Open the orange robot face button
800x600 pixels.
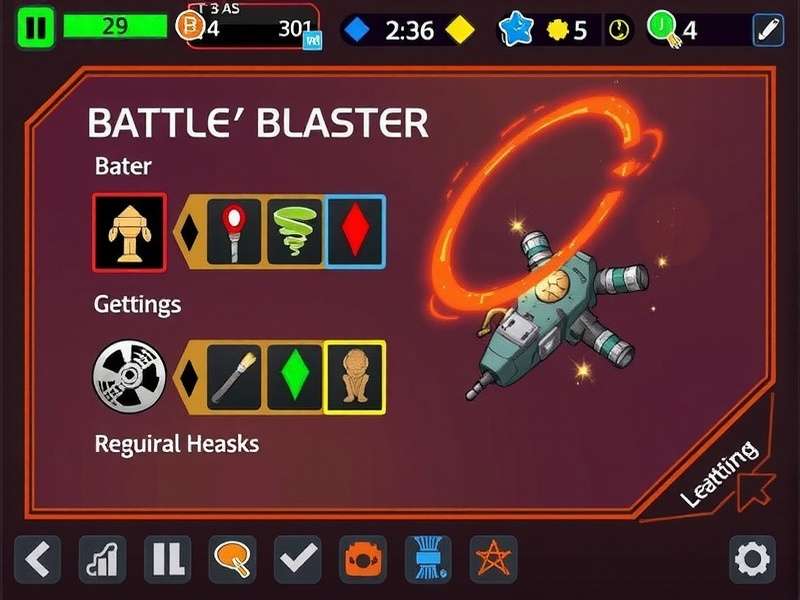point(362,559)
